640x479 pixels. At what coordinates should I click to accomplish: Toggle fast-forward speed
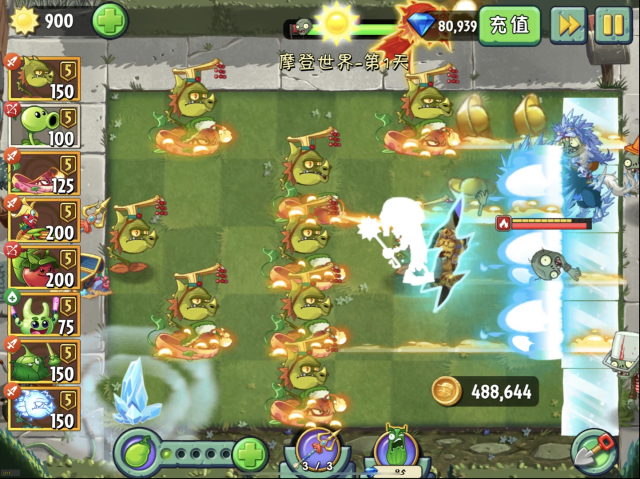[568, 25]
